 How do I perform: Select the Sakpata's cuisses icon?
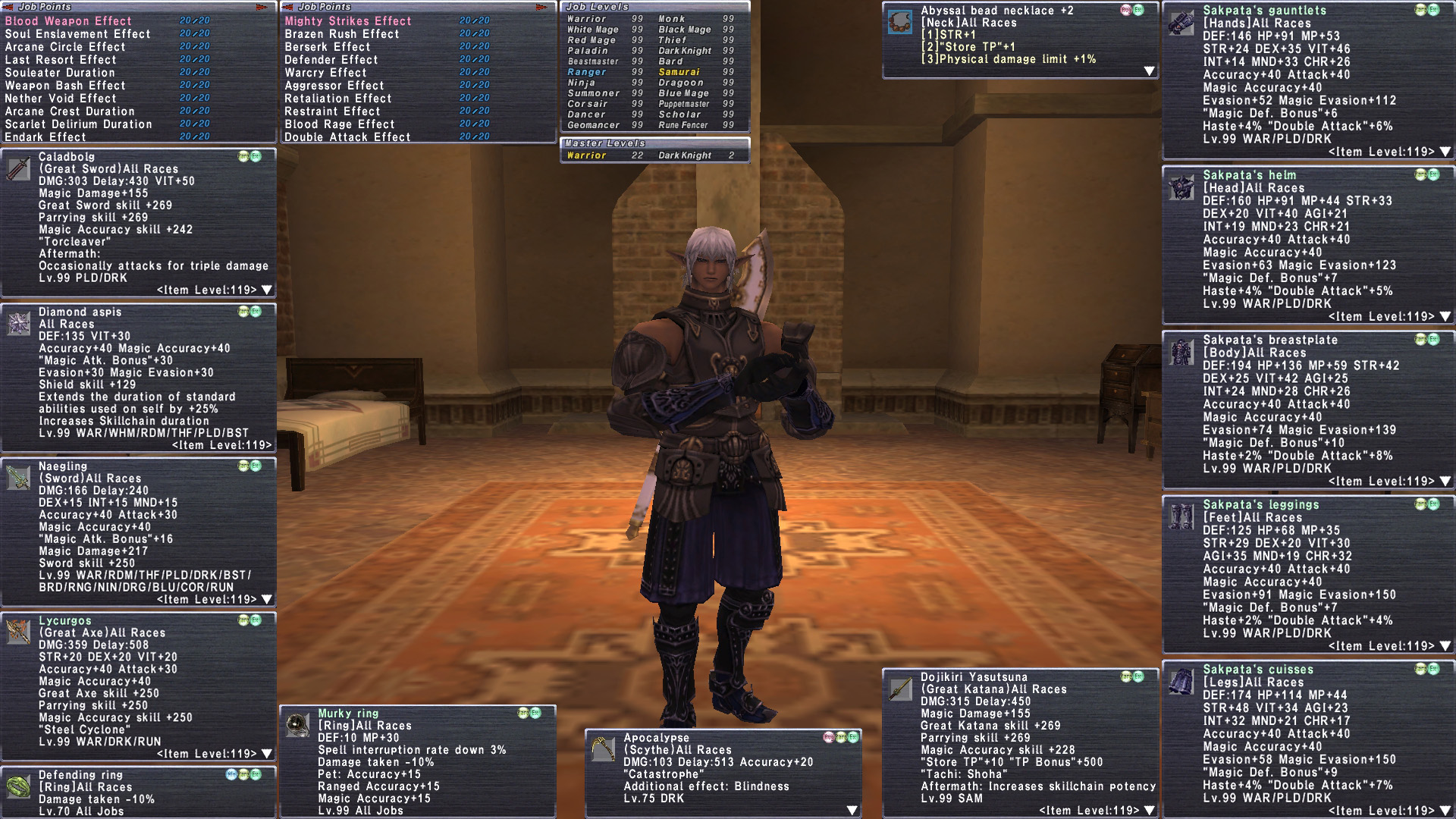tap(1181, 682)
